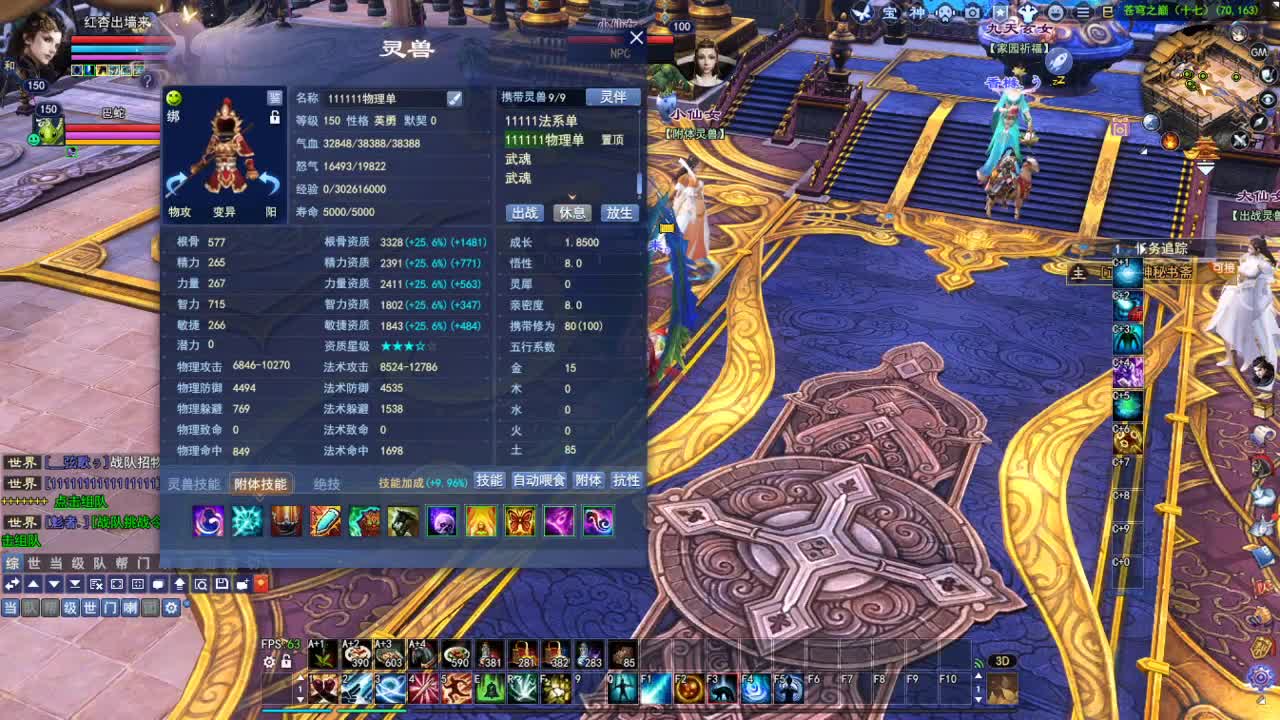Click the pencil to edit pet name

455,98
